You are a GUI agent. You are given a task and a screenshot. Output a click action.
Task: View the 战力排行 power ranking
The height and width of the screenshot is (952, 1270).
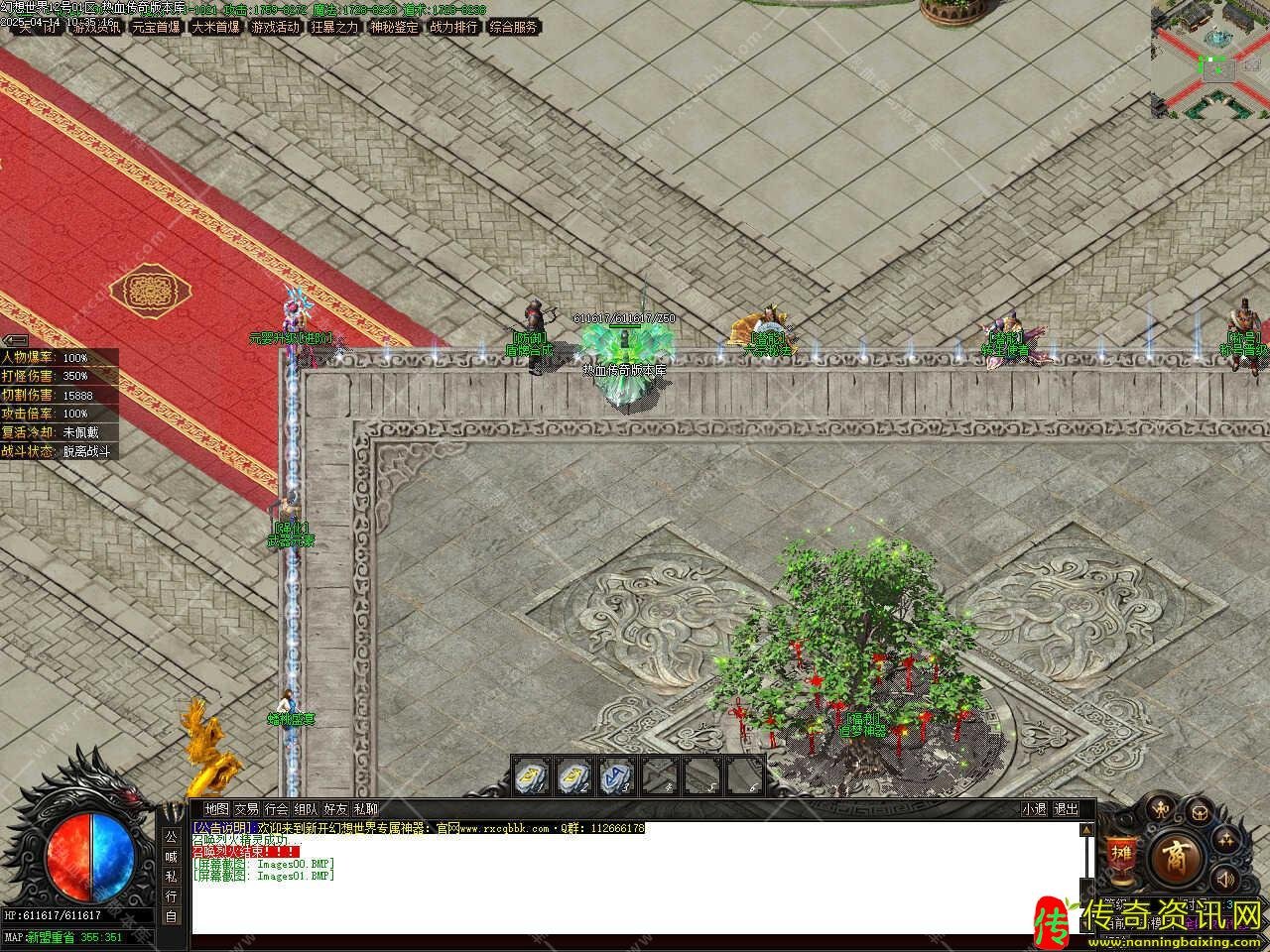click(454, 28)
